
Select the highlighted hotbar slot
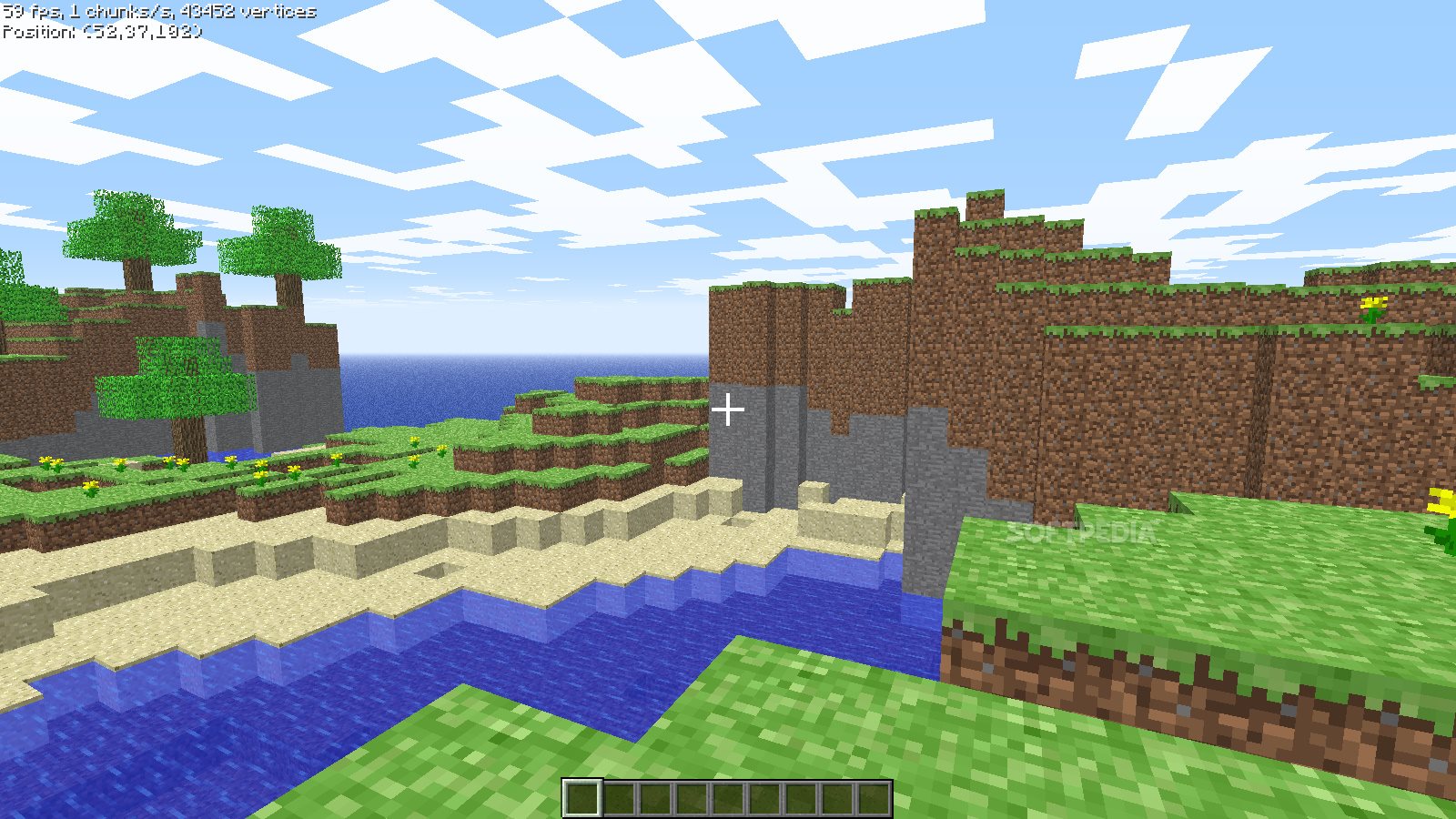click(x=581, y=798)
